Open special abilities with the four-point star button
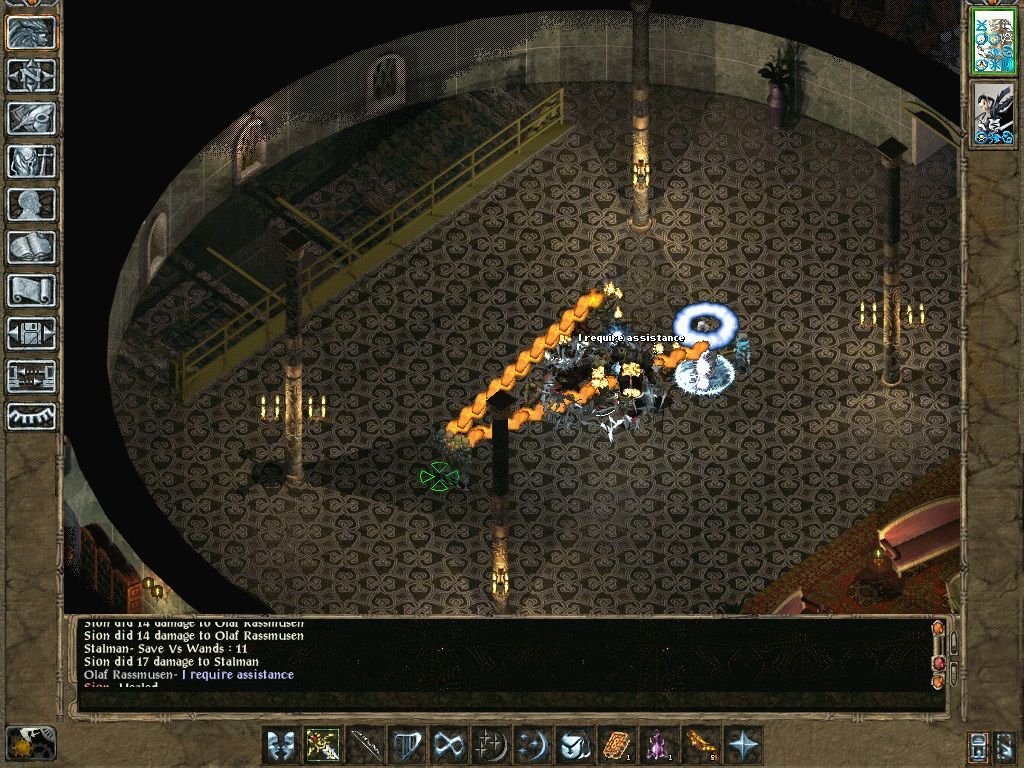 click(741, 745)
